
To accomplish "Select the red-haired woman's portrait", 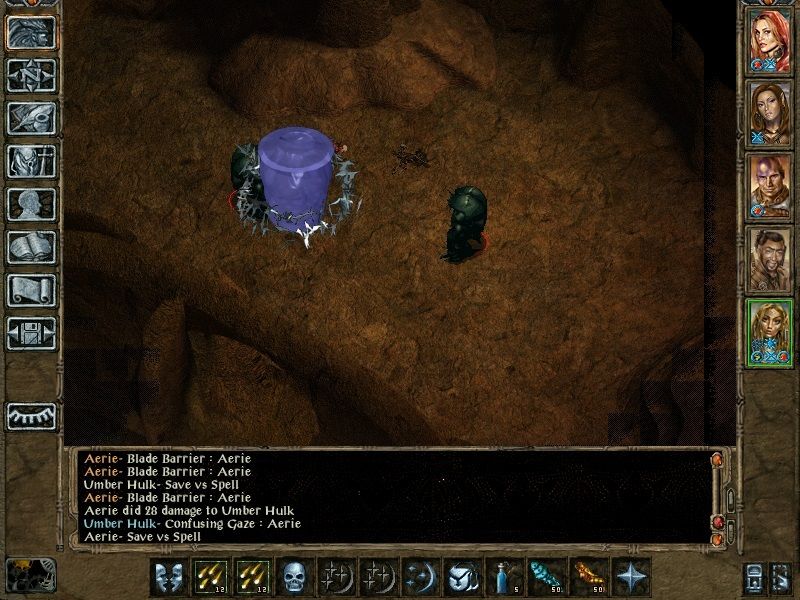I will [769, 40].
